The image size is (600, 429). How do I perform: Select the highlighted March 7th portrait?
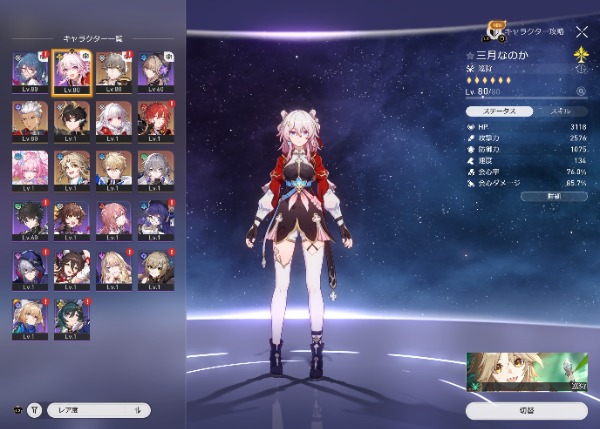tap(72, 72)
